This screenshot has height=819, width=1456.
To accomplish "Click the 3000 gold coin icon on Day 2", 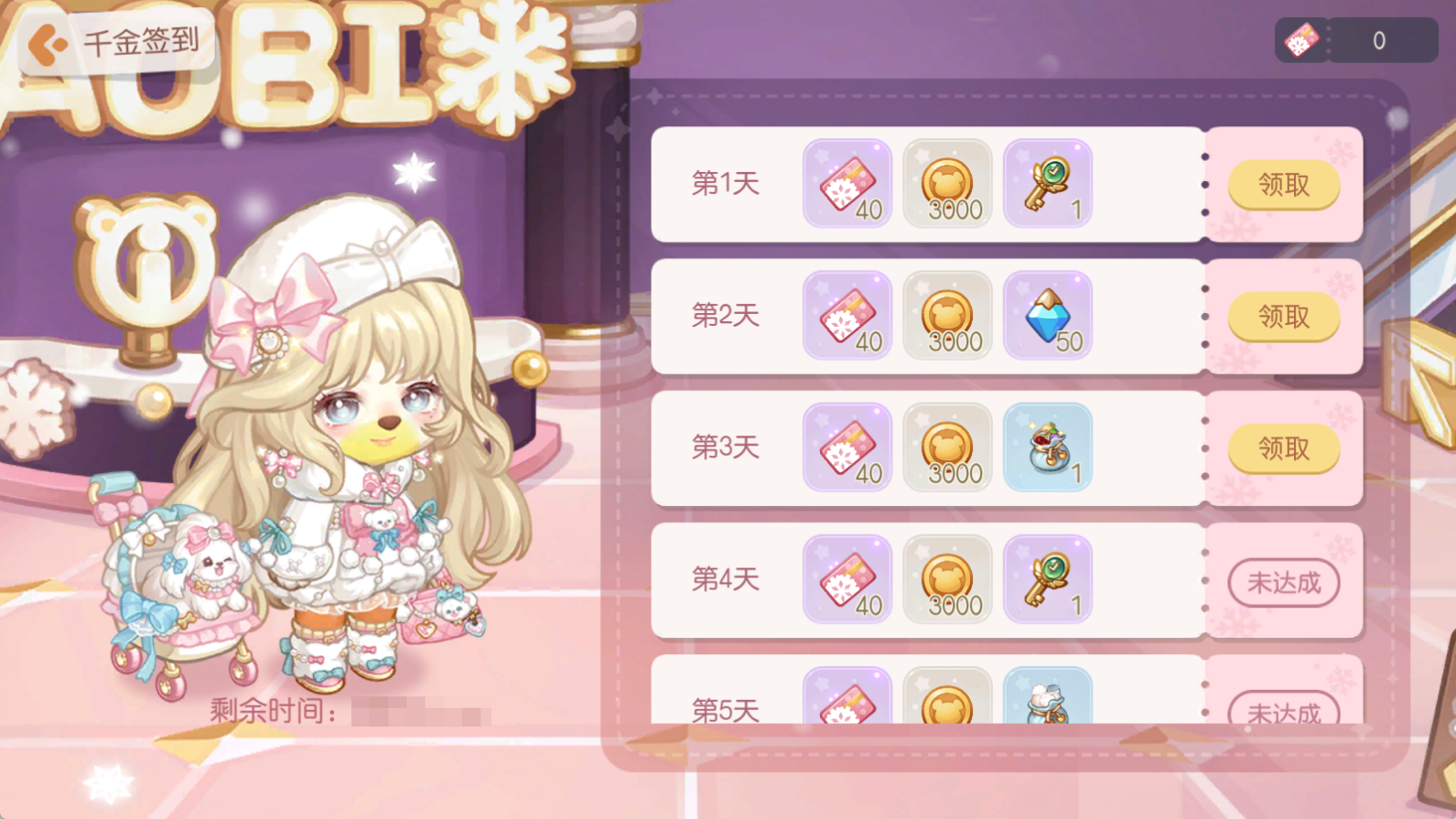I will point(947,317).
